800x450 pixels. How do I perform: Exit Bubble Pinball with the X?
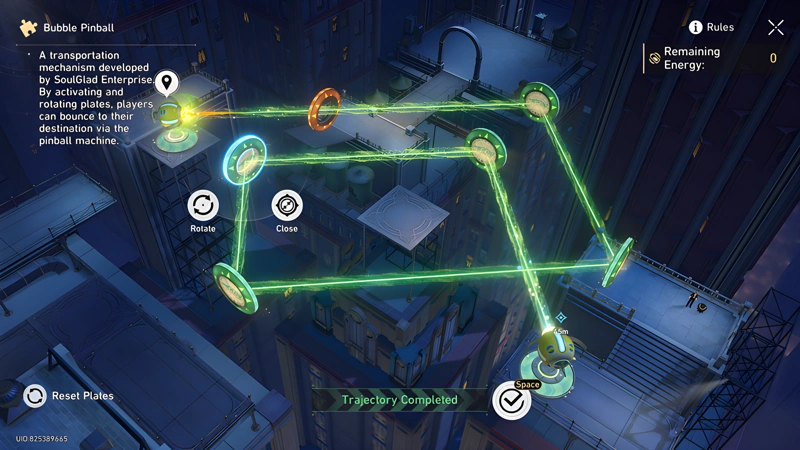coord(775,28)
